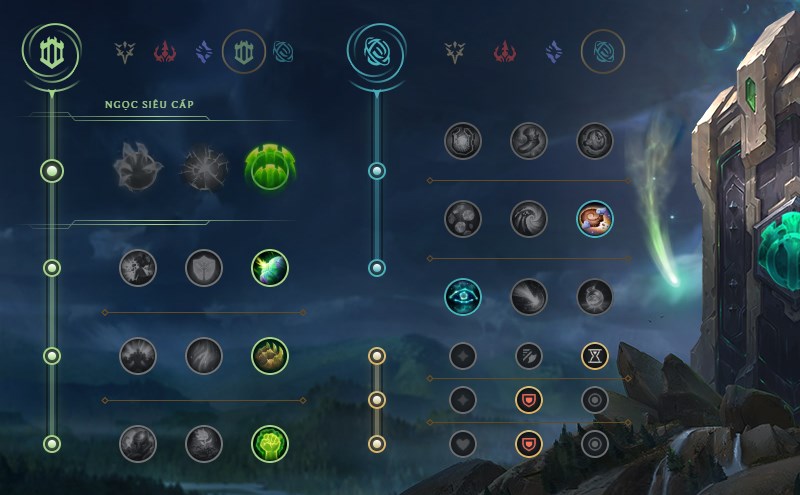Pick the Attack Speed shard
This screenshot has width=800, height=495.
[528, 355]
